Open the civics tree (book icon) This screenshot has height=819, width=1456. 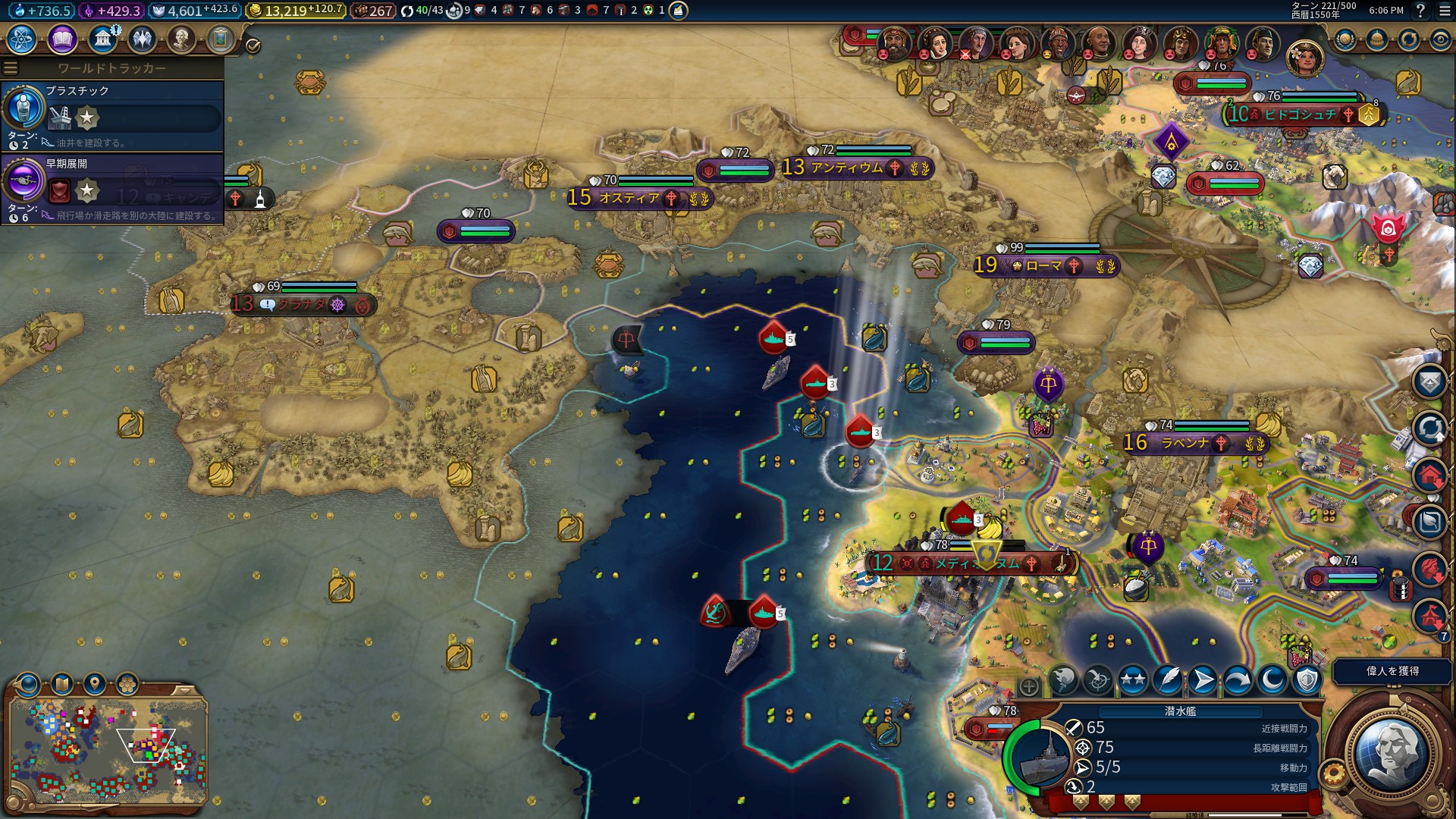click(x=62, y=39)
